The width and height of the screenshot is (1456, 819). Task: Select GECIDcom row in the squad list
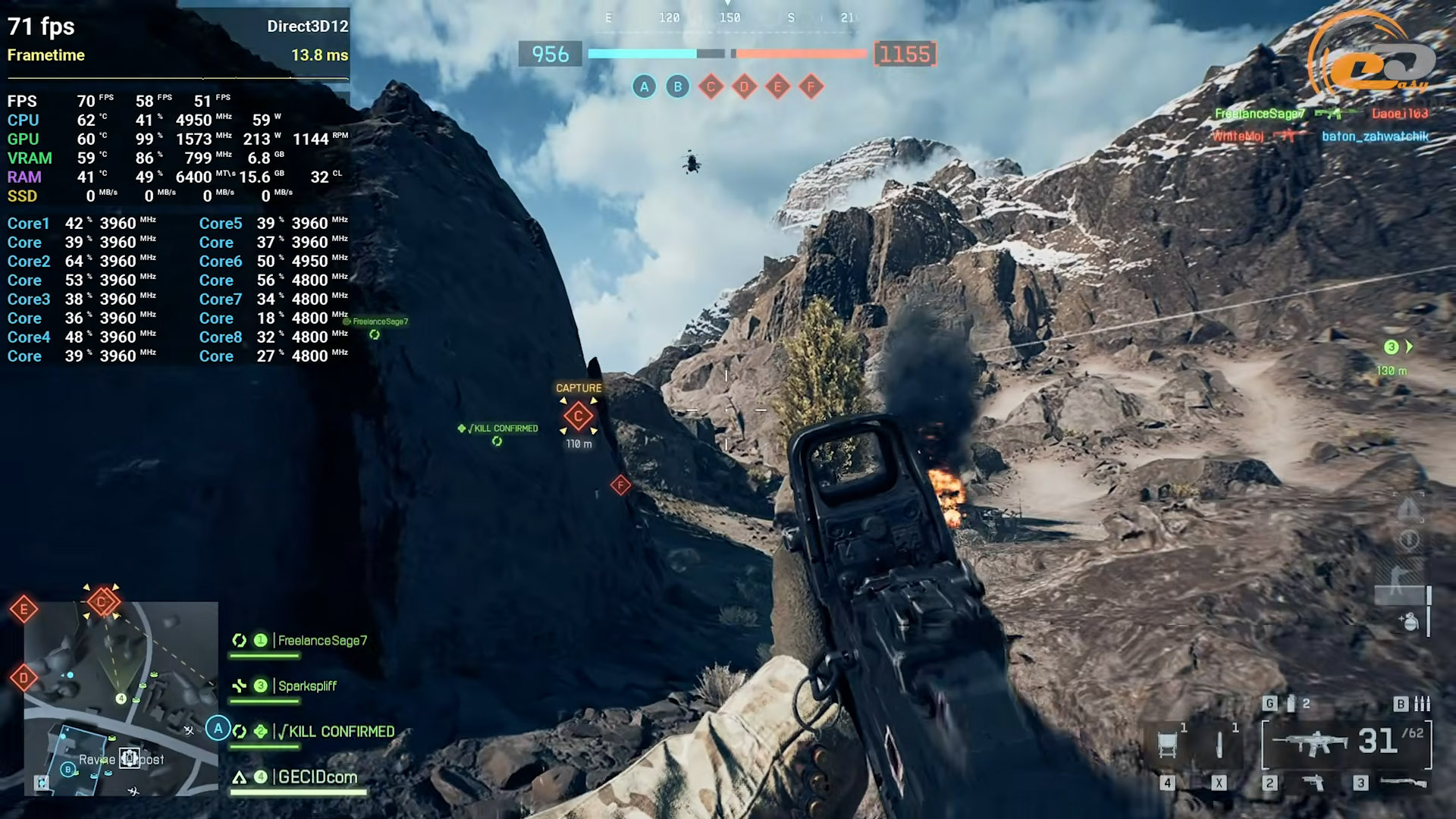click(317, 777)
